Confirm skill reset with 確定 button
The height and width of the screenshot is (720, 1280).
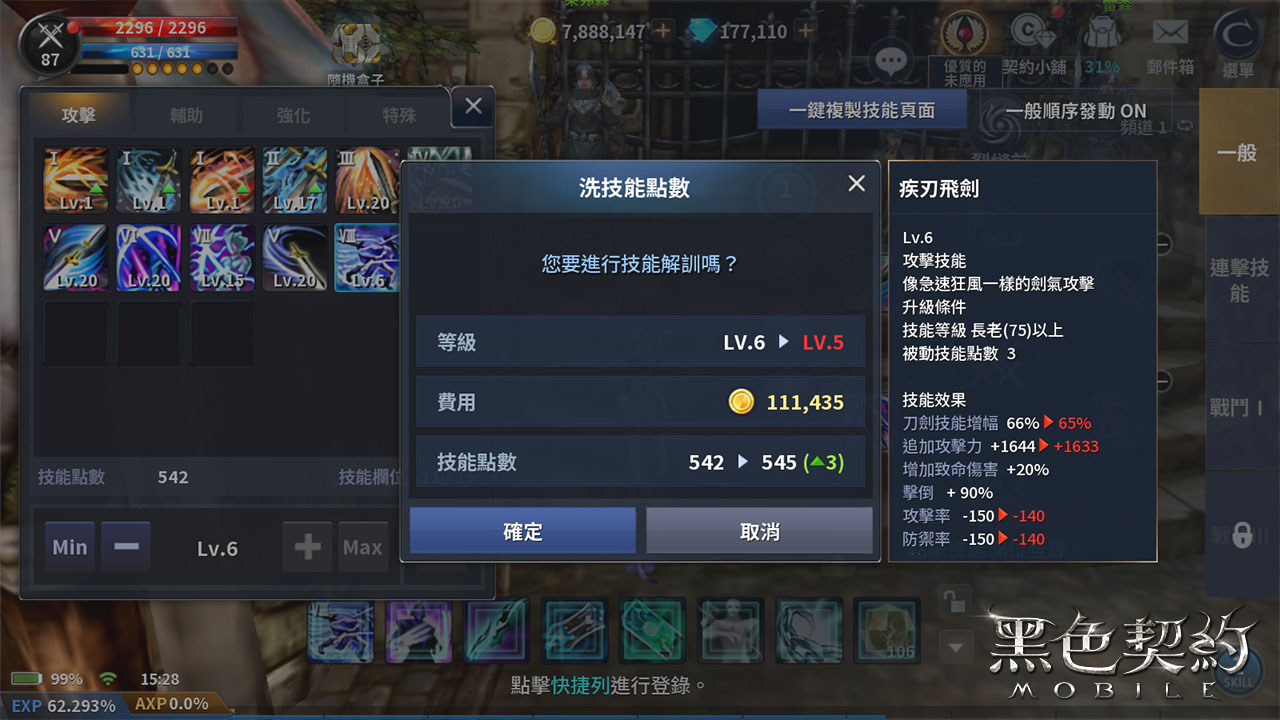(521, 533)
